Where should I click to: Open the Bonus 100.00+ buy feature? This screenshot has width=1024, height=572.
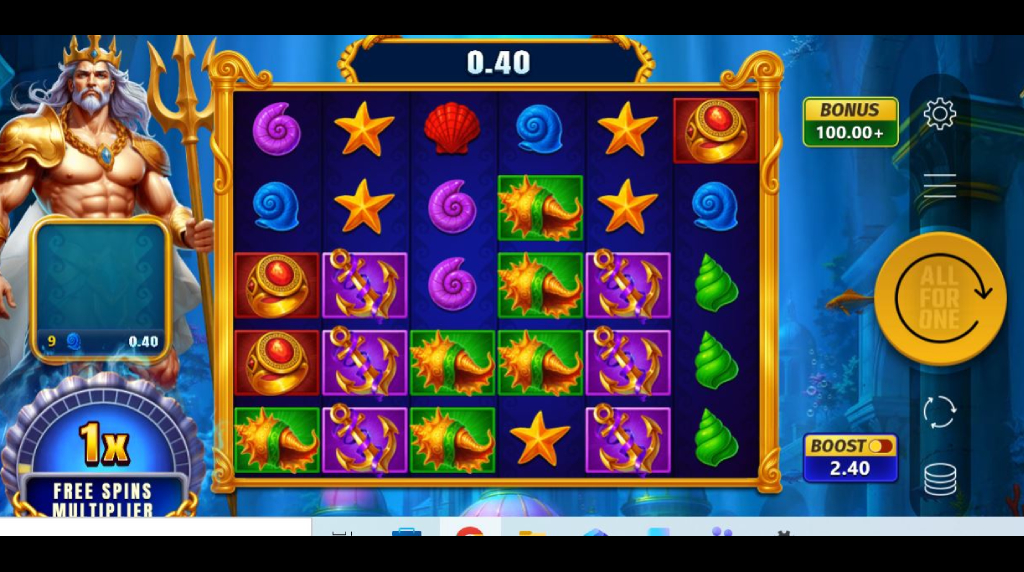pyautogui.click(x=850, y=122)
